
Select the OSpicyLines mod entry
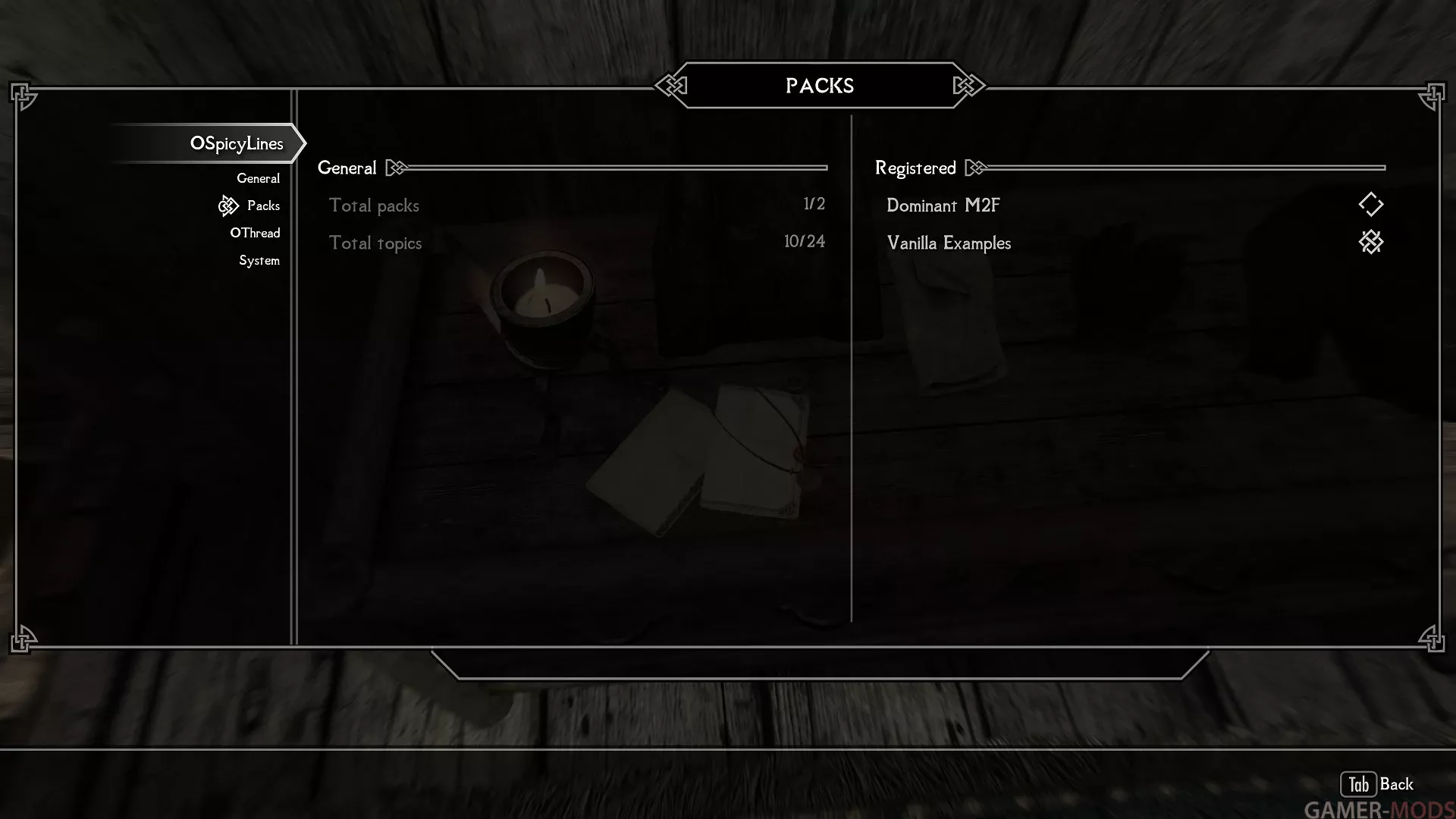[236, 143]
